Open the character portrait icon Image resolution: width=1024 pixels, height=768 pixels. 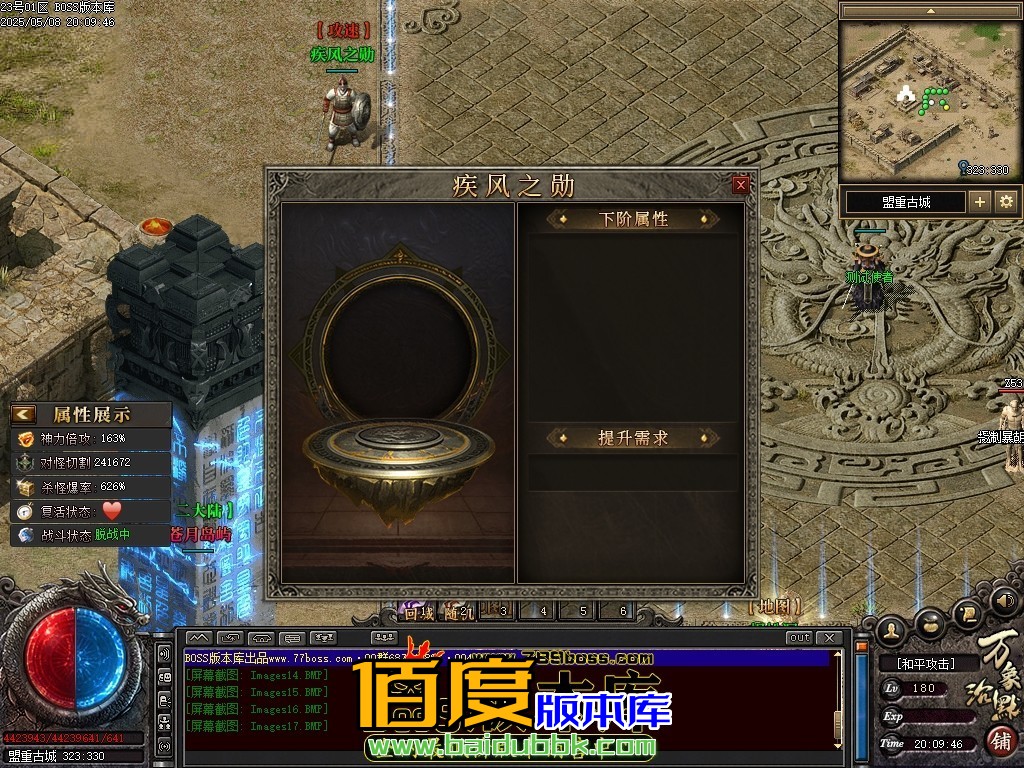pos(892,629)
